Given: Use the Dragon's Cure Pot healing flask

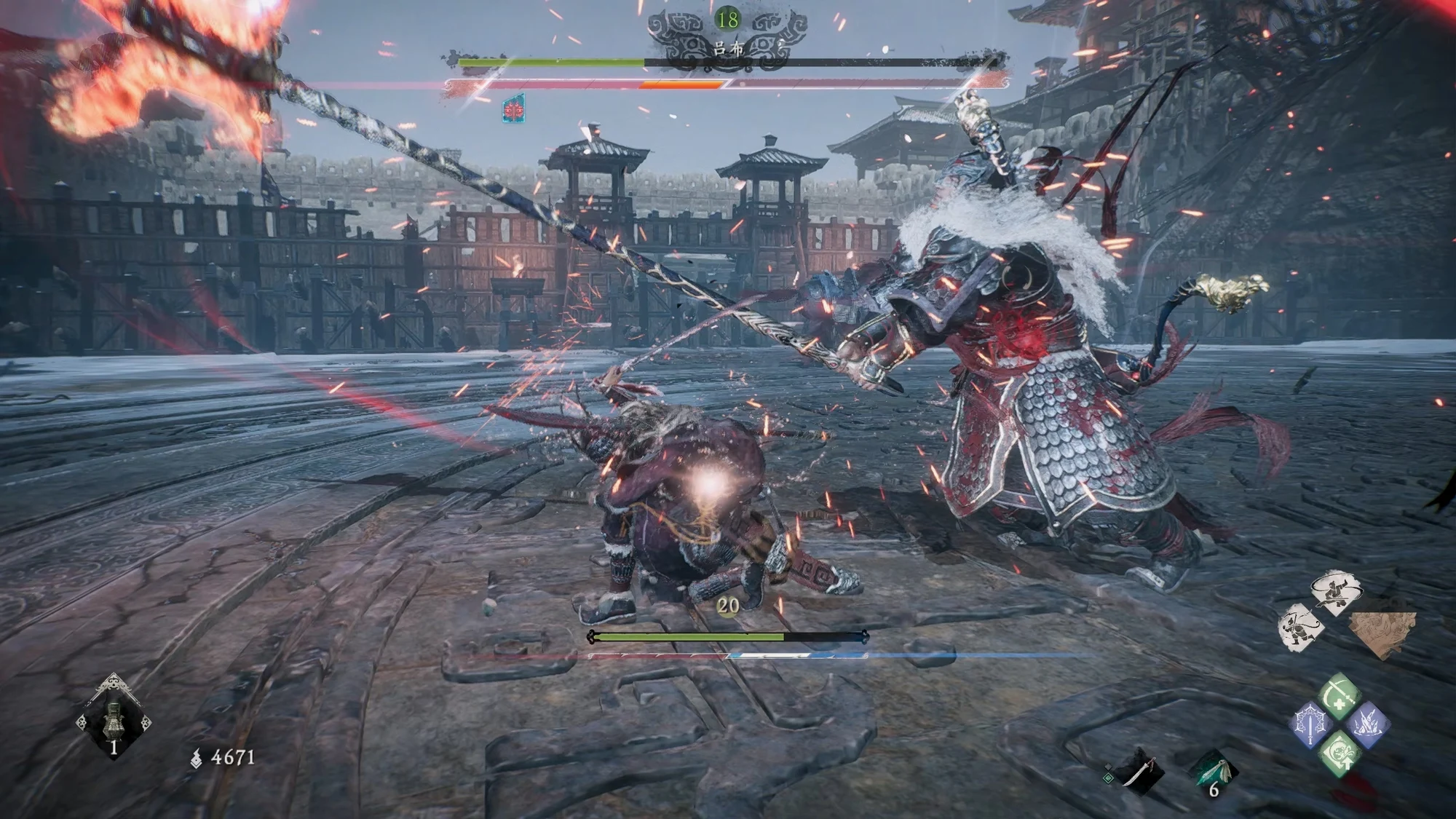Looking at the screenshot, I should pyautogui.click(x=114, y=717).
